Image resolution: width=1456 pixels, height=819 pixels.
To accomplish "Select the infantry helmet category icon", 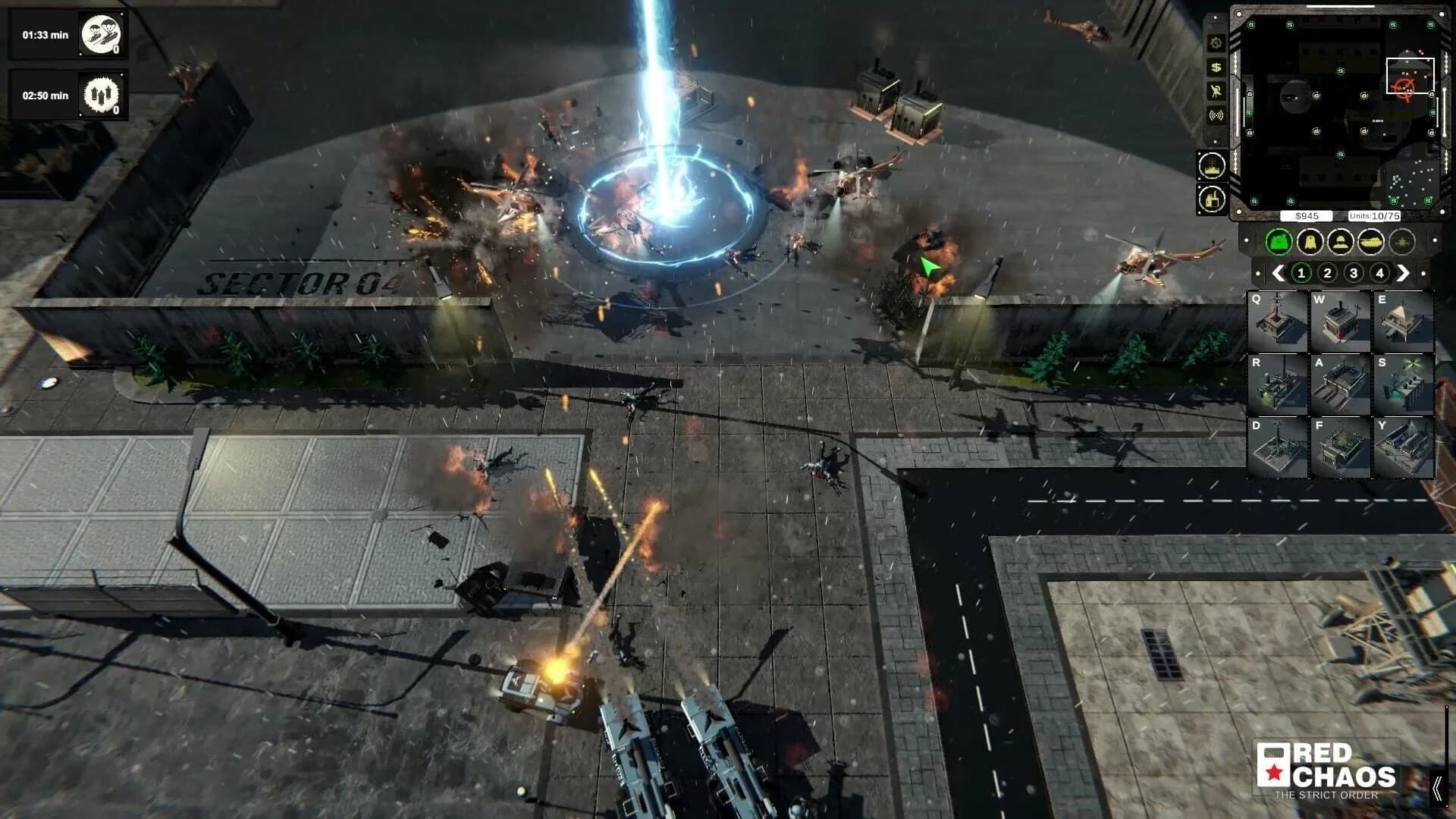I will [x=1340, y=243].
